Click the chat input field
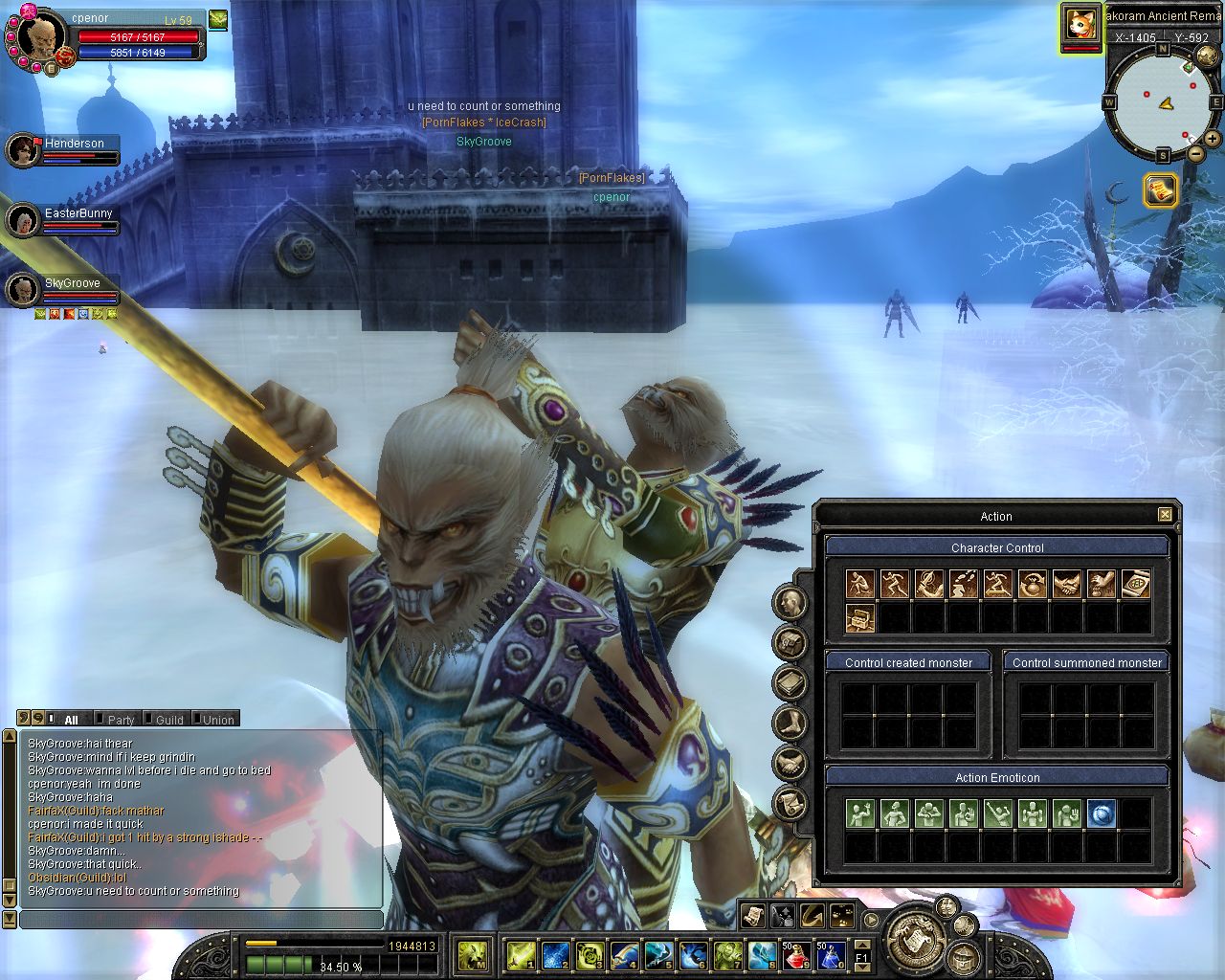The height and width of the screenshot is (980, 1225). point(201,920)
